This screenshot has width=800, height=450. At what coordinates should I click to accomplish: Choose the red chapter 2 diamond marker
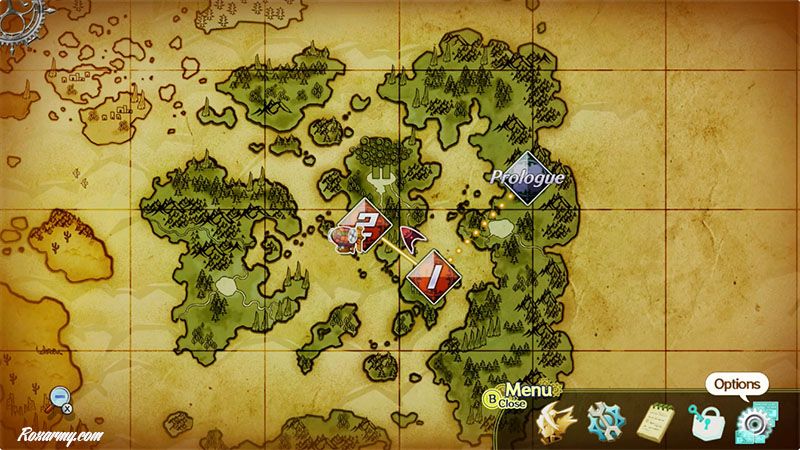click(366, 224)
